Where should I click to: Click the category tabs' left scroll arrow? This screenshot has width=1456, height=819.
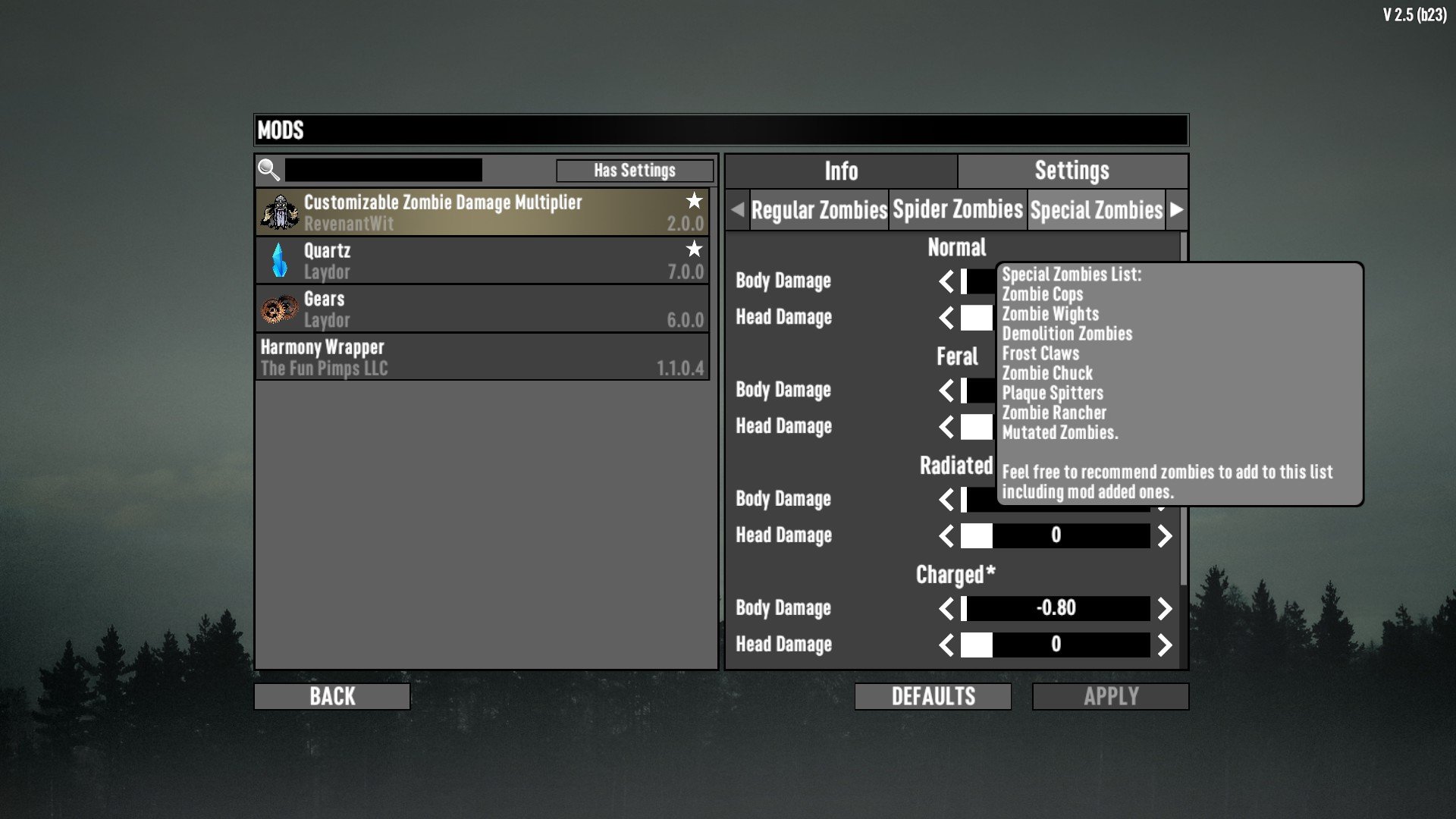(x=737, y=210)
